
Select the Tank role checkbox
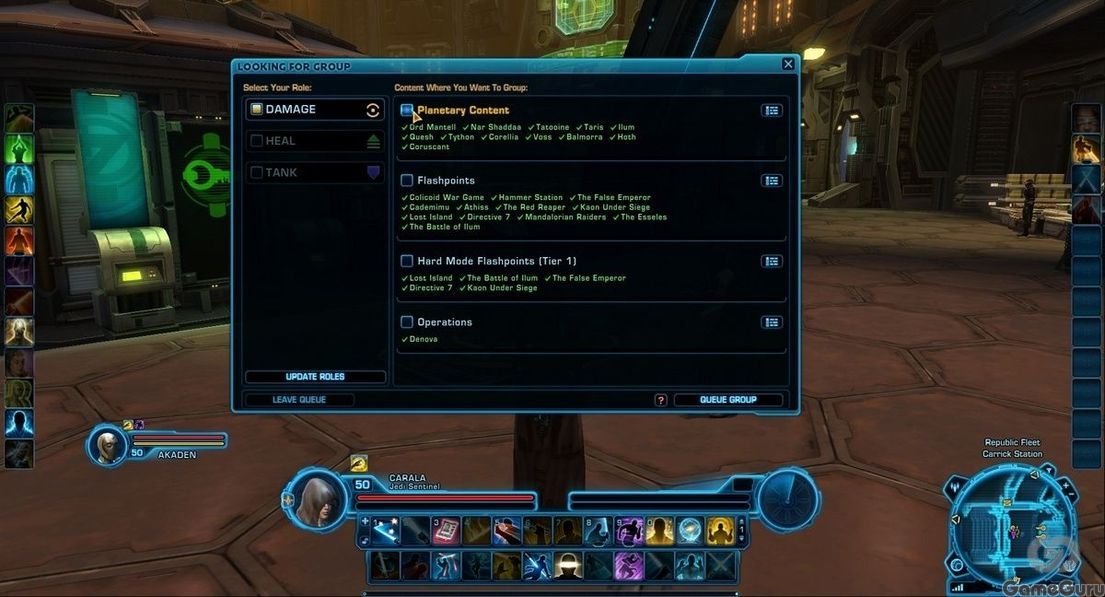tap(257, 173)
